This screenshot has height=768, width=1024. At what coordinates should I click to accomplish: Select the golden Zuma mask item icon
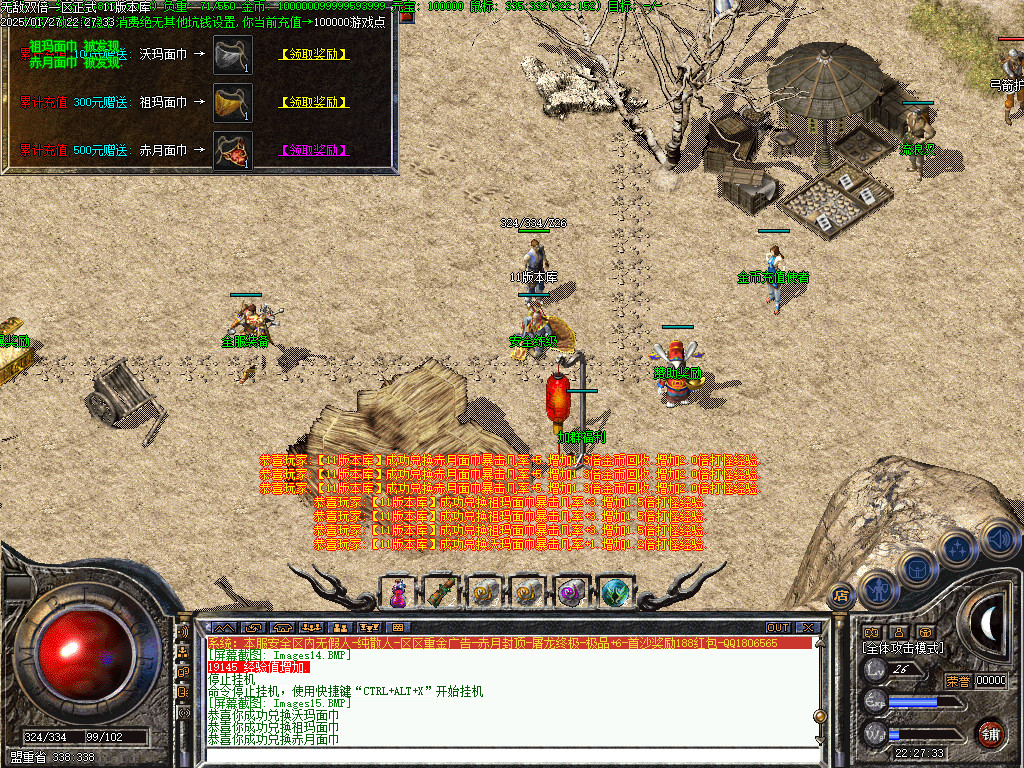232,102
